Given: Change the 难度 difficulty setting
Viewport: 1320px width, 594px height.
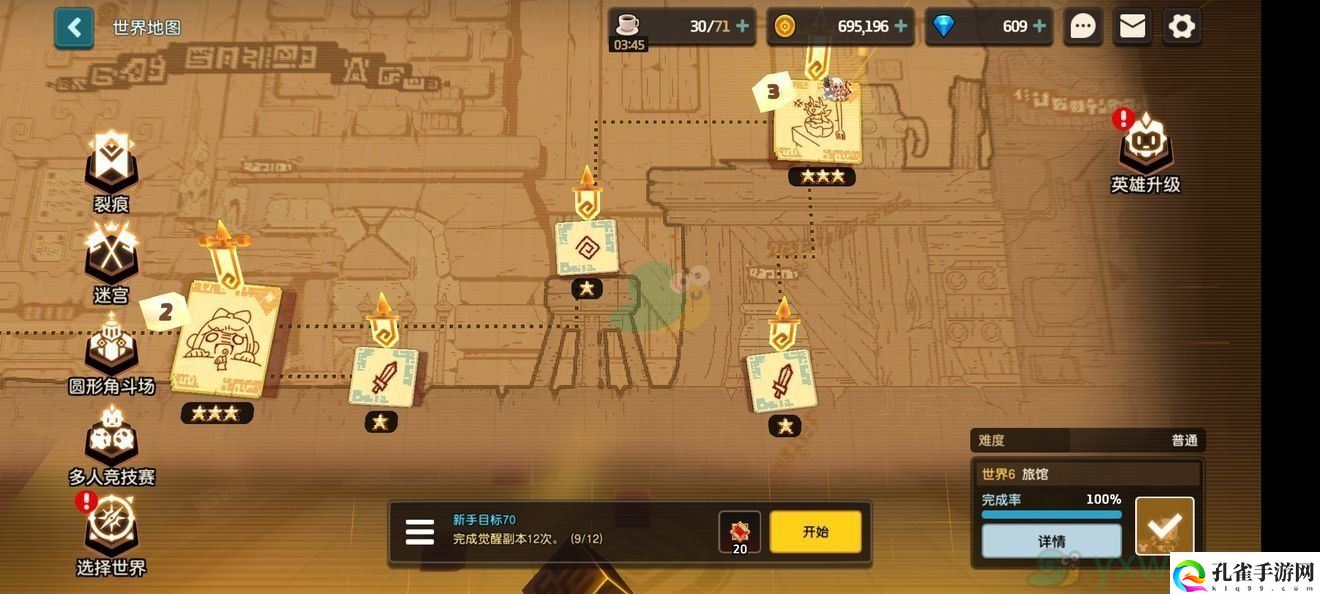Looking at the screenshot, I should click(x=1086, y=440).
